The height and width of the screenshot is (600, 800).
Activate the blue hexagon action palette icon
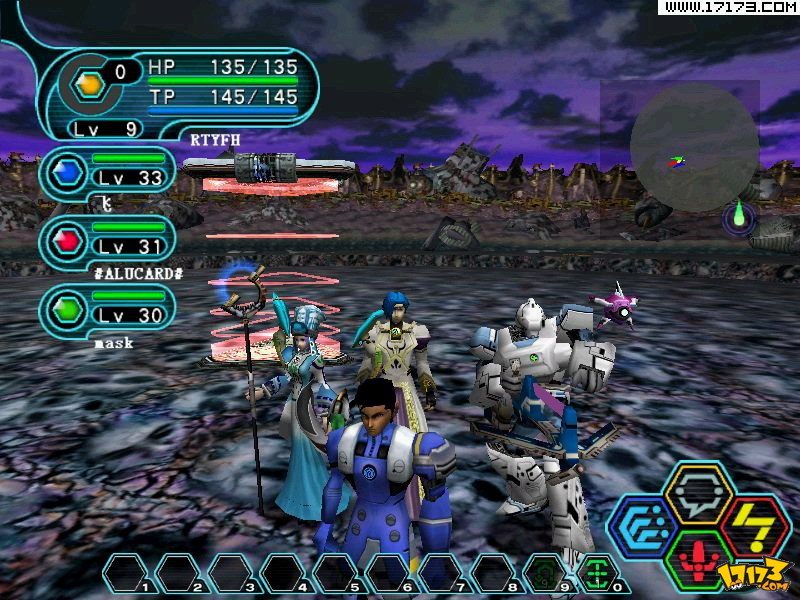pos(643,525)
